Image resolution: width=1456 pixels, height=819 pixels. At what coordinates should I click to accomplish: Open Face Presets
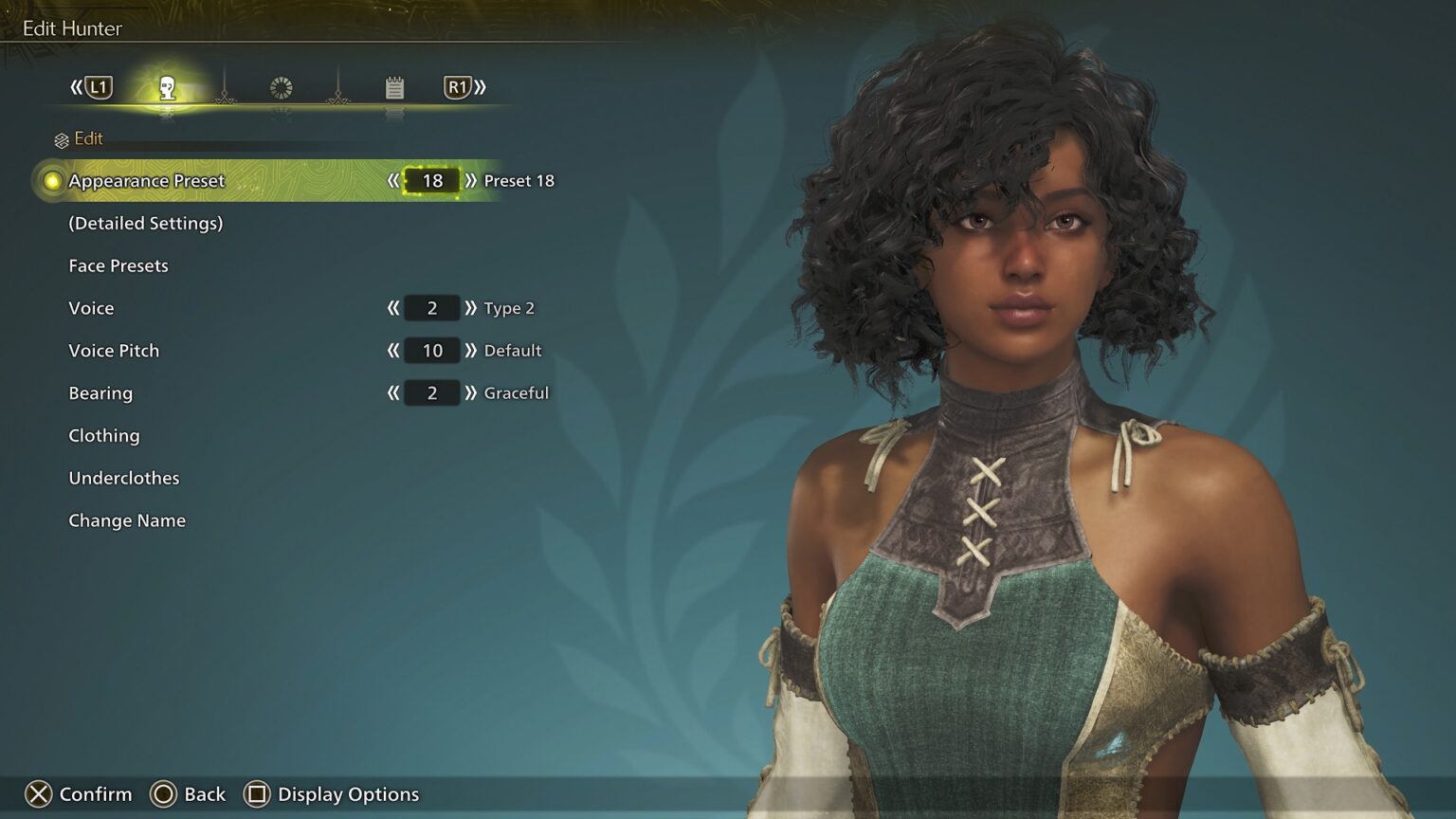(x=118, y=266)
